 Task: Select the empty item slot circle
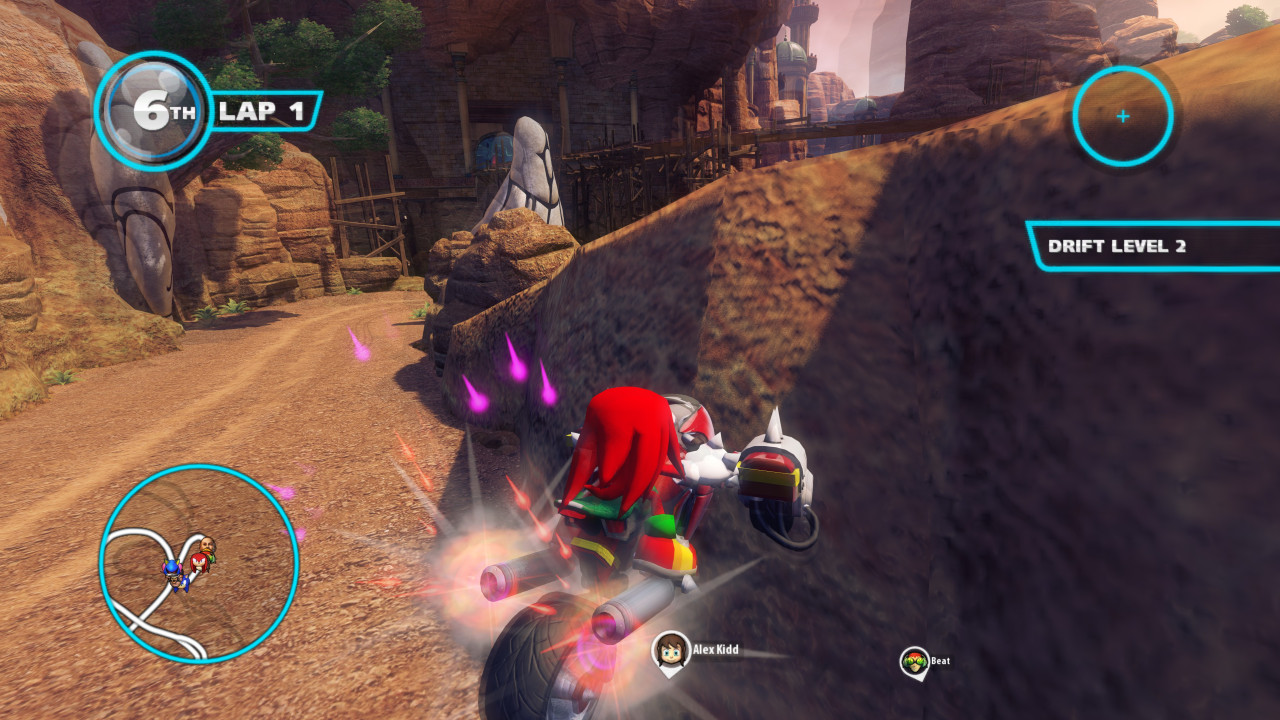click(x=1122, y=116)
